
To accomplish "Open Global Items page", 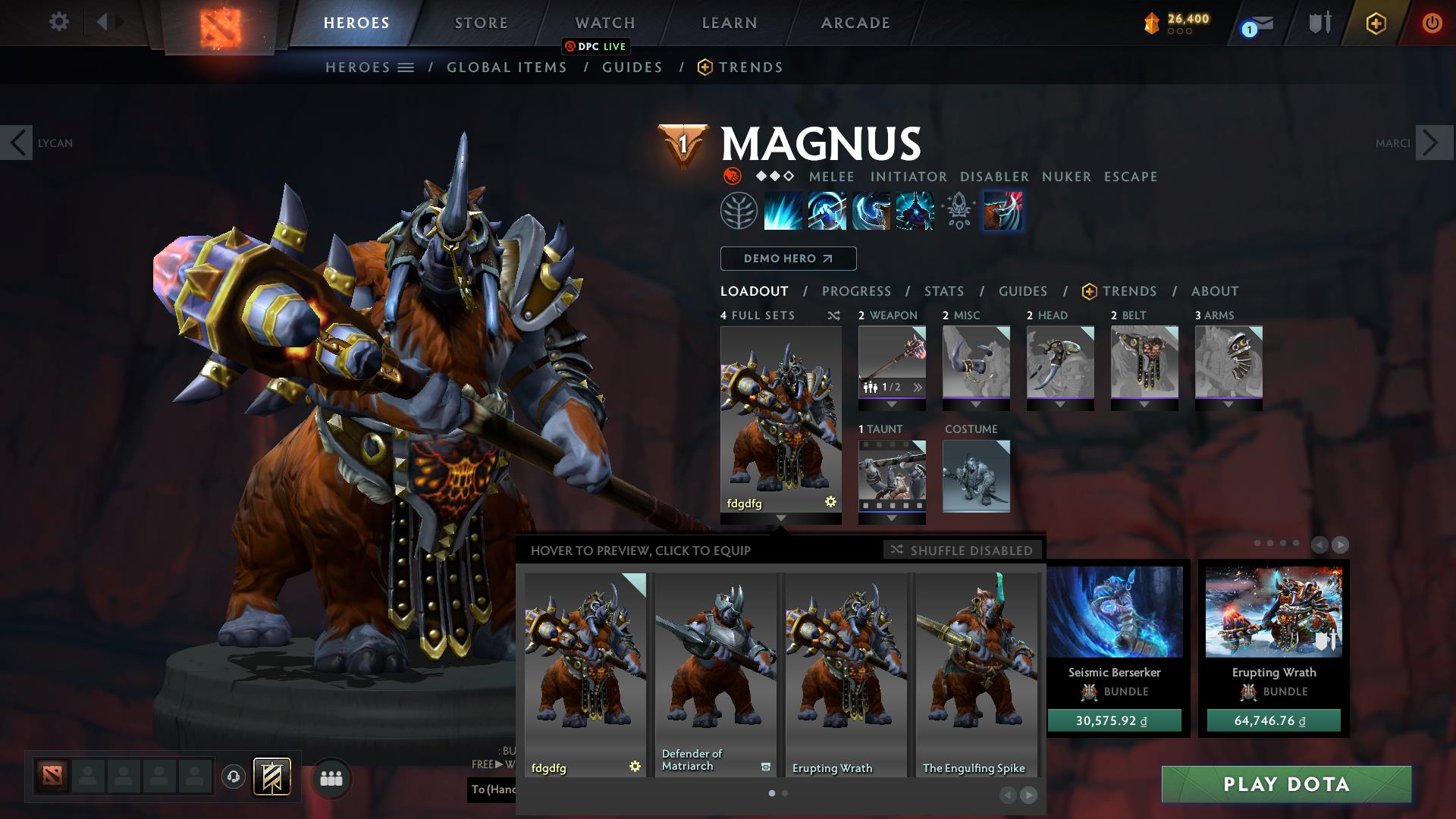I will pos(507,67).
